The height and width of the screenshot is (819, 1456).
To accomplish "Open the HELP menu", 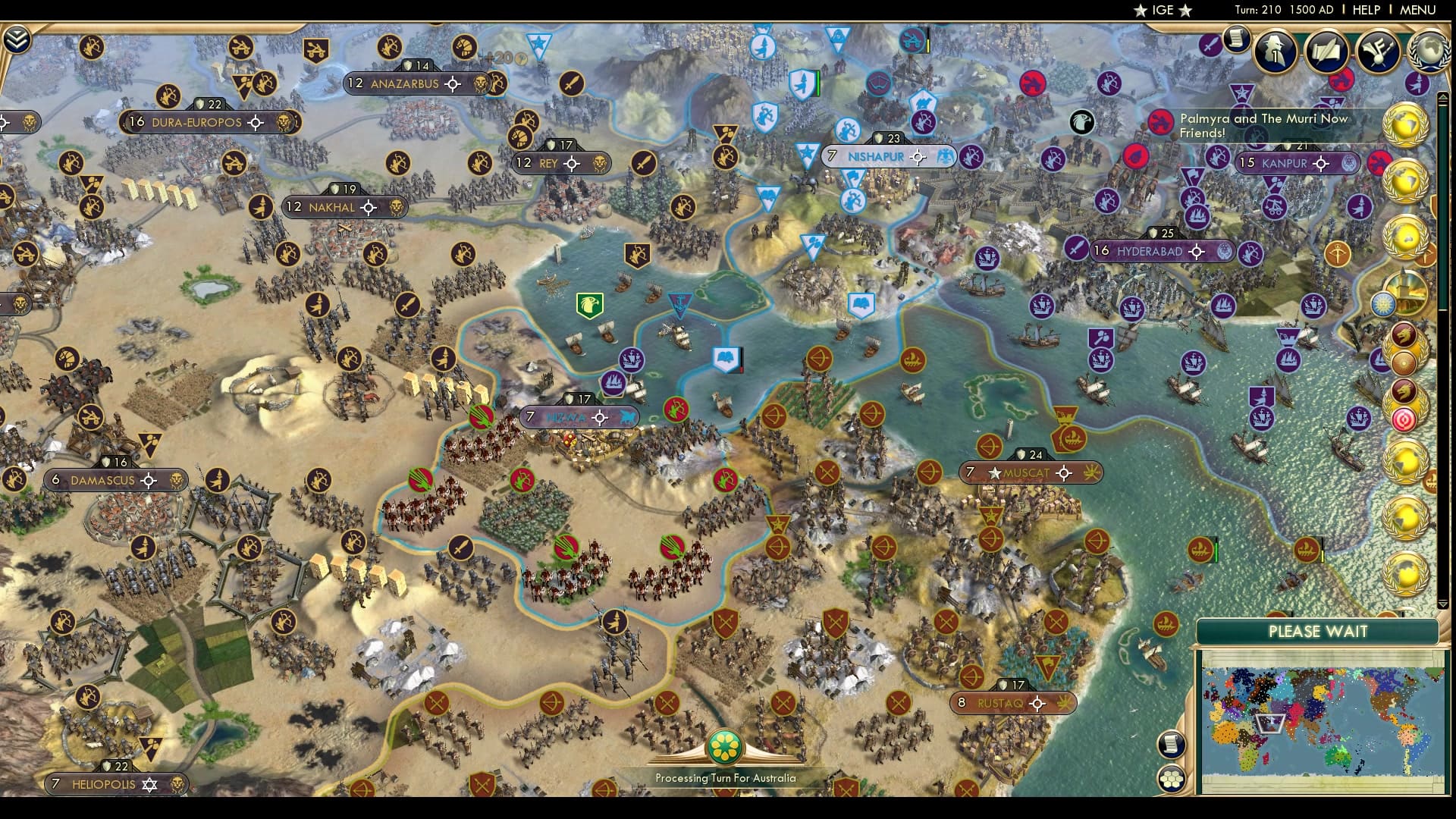I will [x=1365, y=10].
